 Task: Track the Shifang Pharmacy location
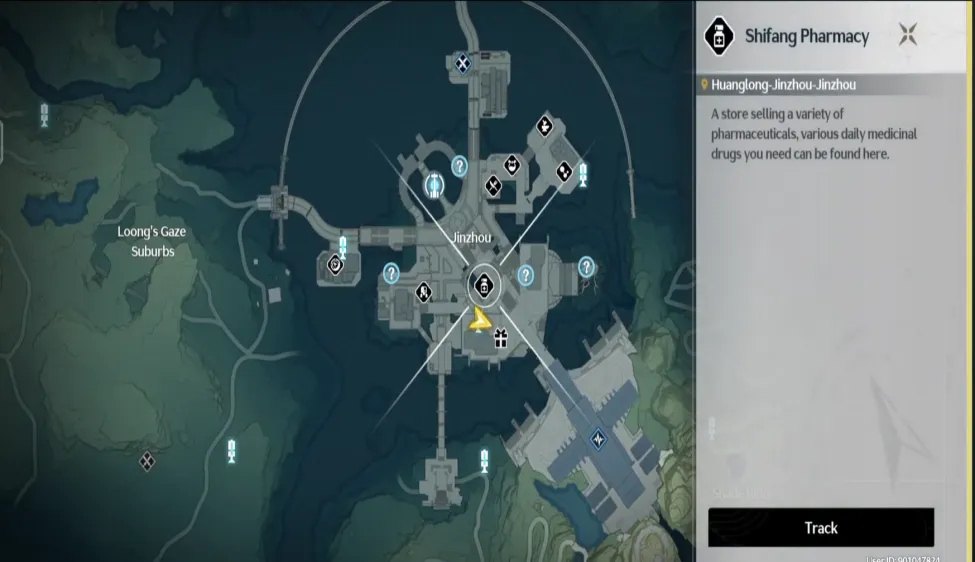click(x=820, y=527)
